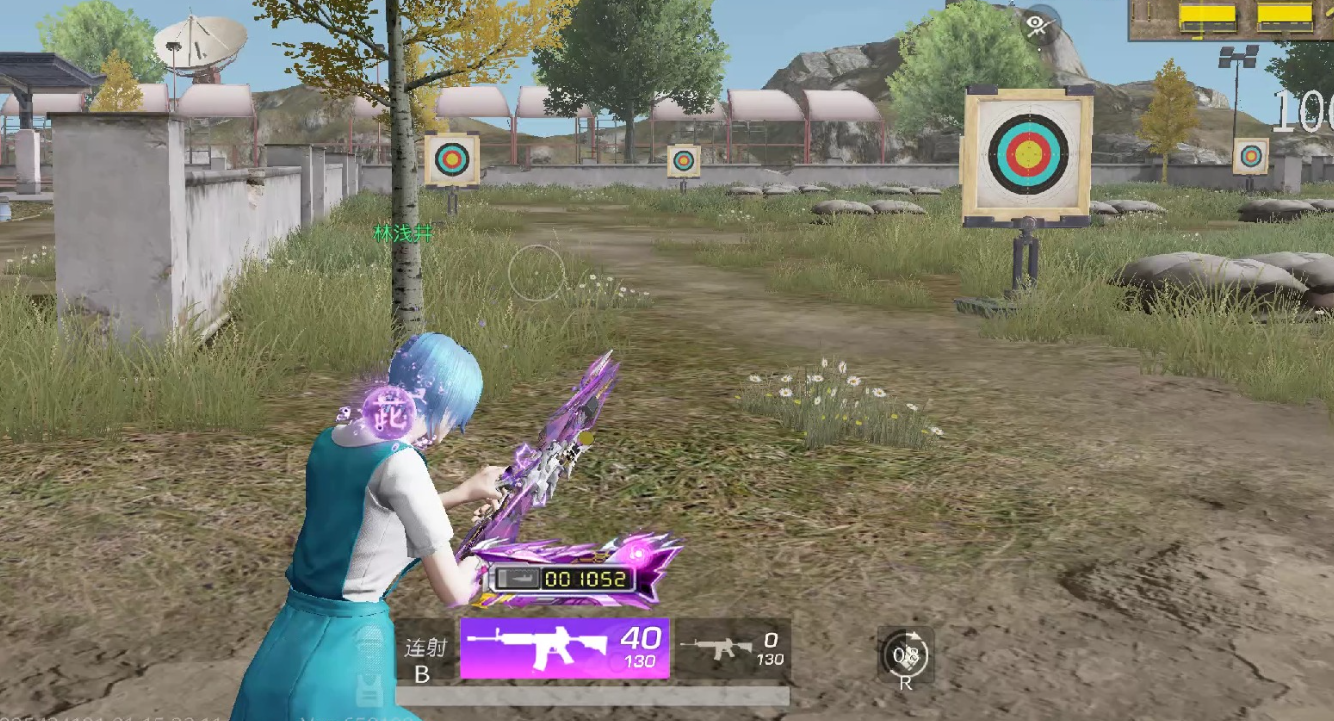Viewport: 1334px width, 721px height.
Task: Switch to the secondary rifle with 0 ammo
Action: [x=732, y=649]
